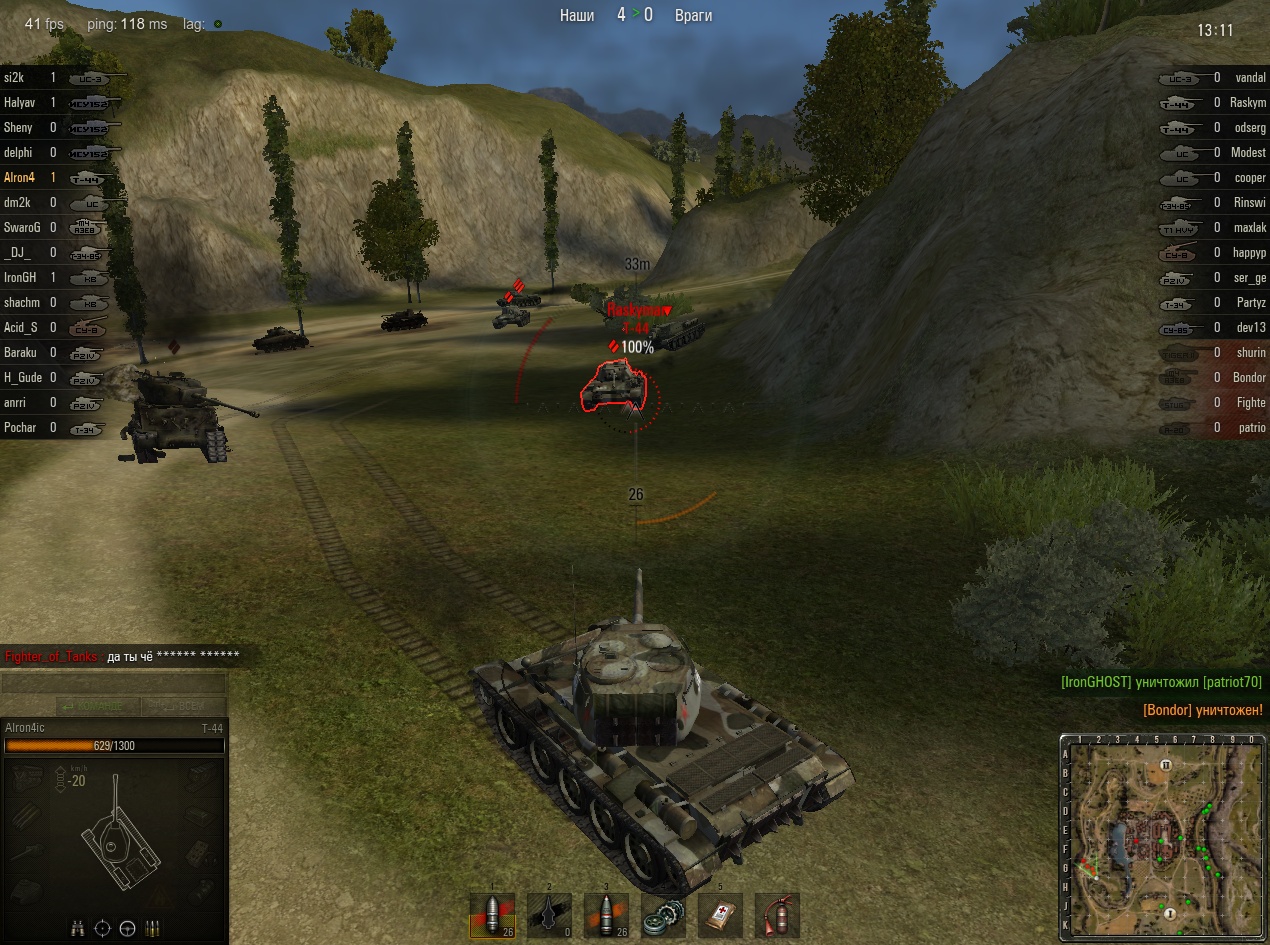Screen dimensions: 1270x945
Task: Send chat message to team with КОМАНДЕ
Action: (x=98, y=706)
